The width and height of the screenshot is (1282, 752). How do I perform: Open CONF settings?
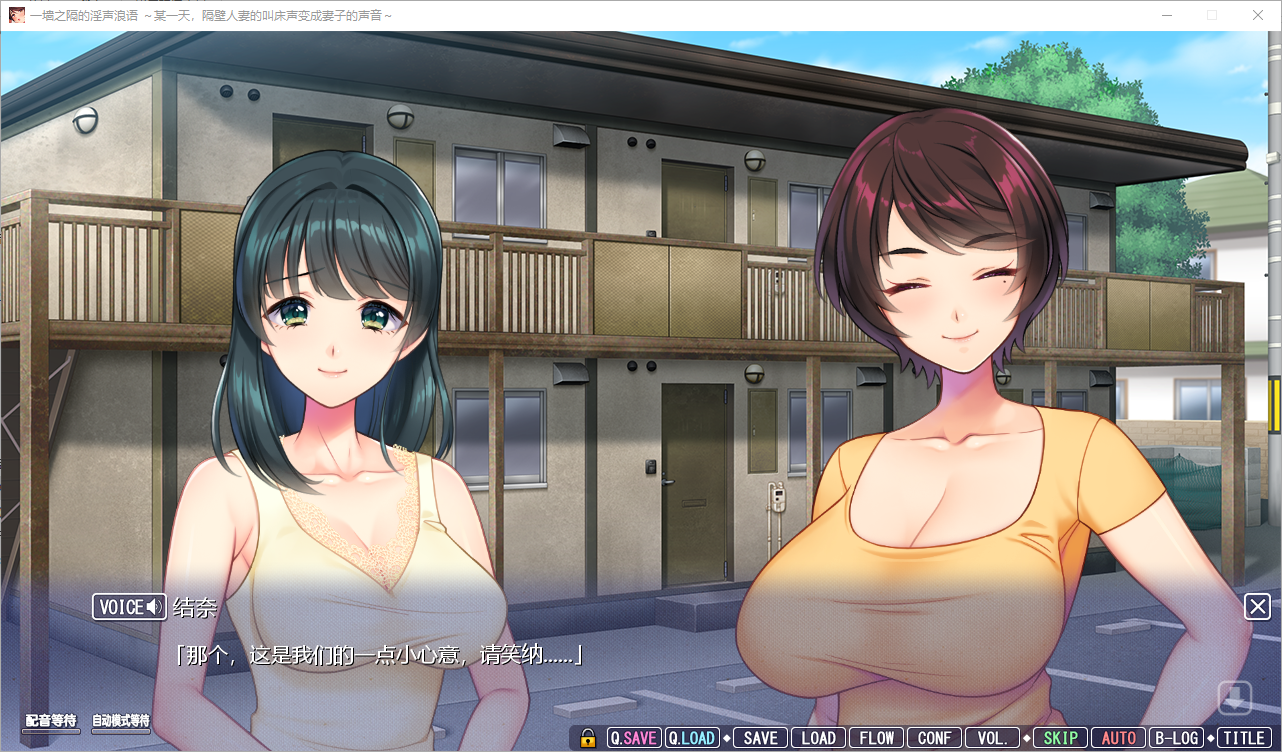[934, 738]
